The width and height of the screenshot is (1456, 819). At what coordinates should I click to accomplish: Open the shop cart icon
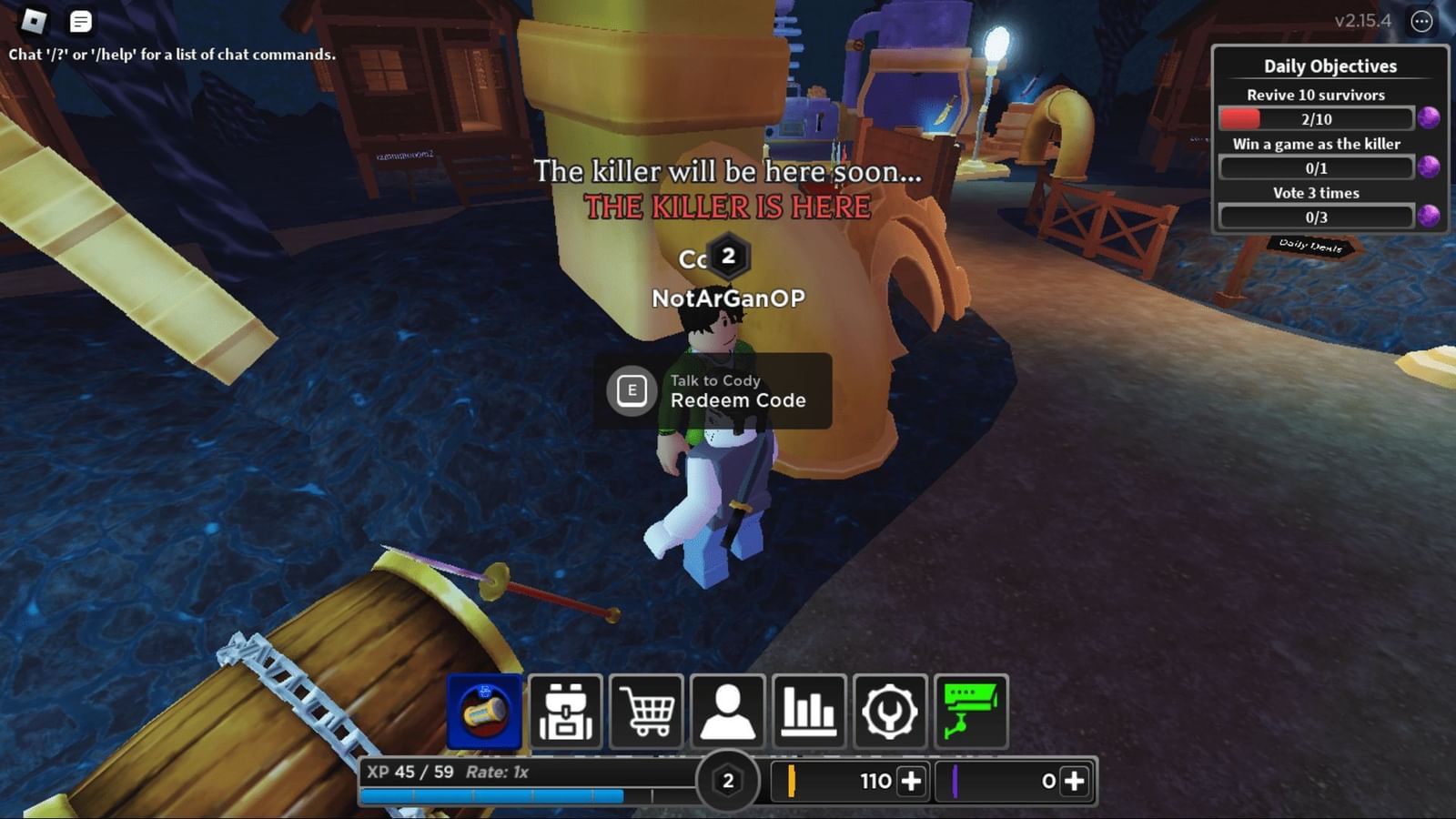pyautogui.click(x=646, y=713)
